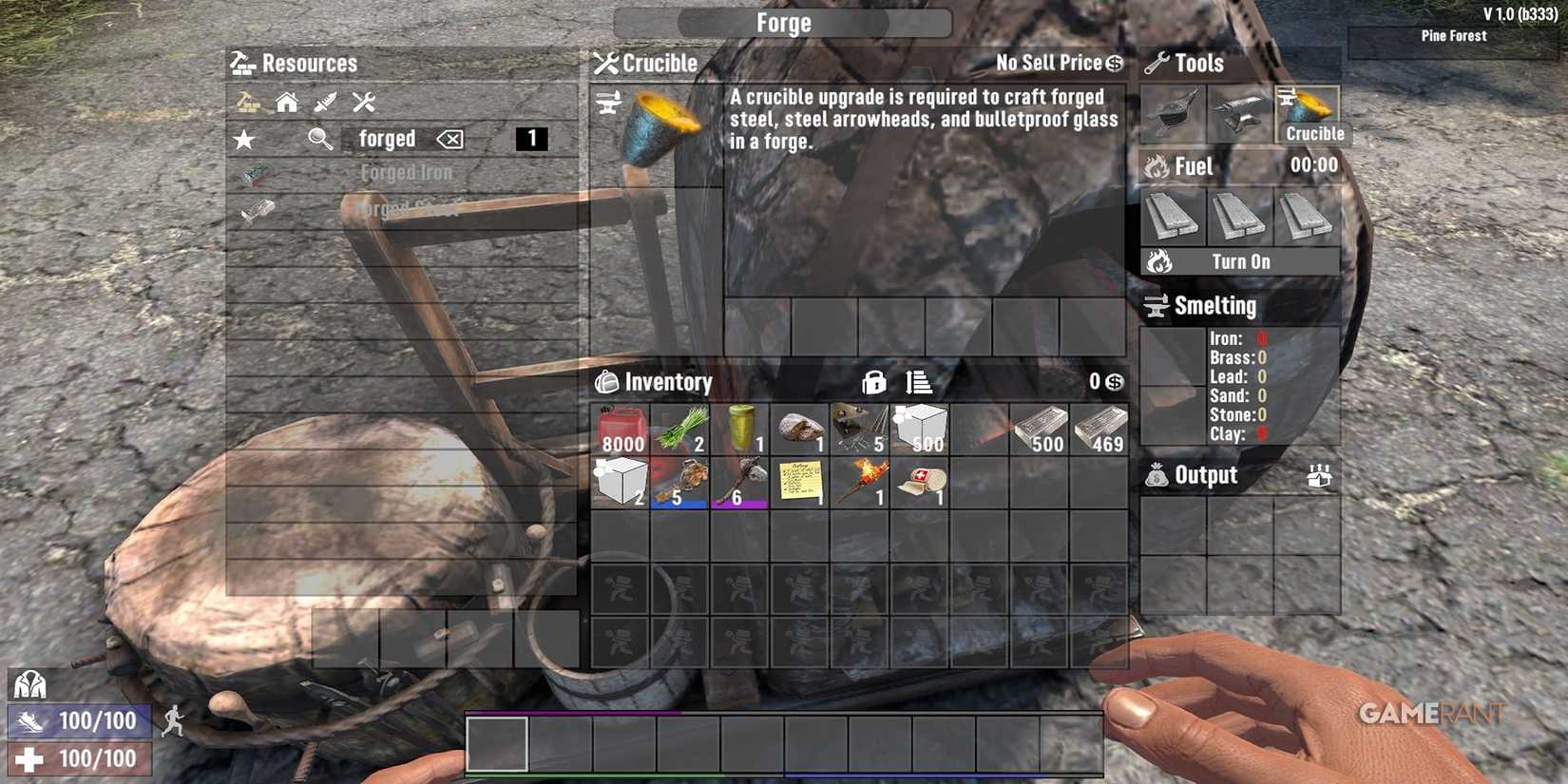1568x784 pixels.
Task: Open the craft quantity field showing 1
Action: point(533,139)
